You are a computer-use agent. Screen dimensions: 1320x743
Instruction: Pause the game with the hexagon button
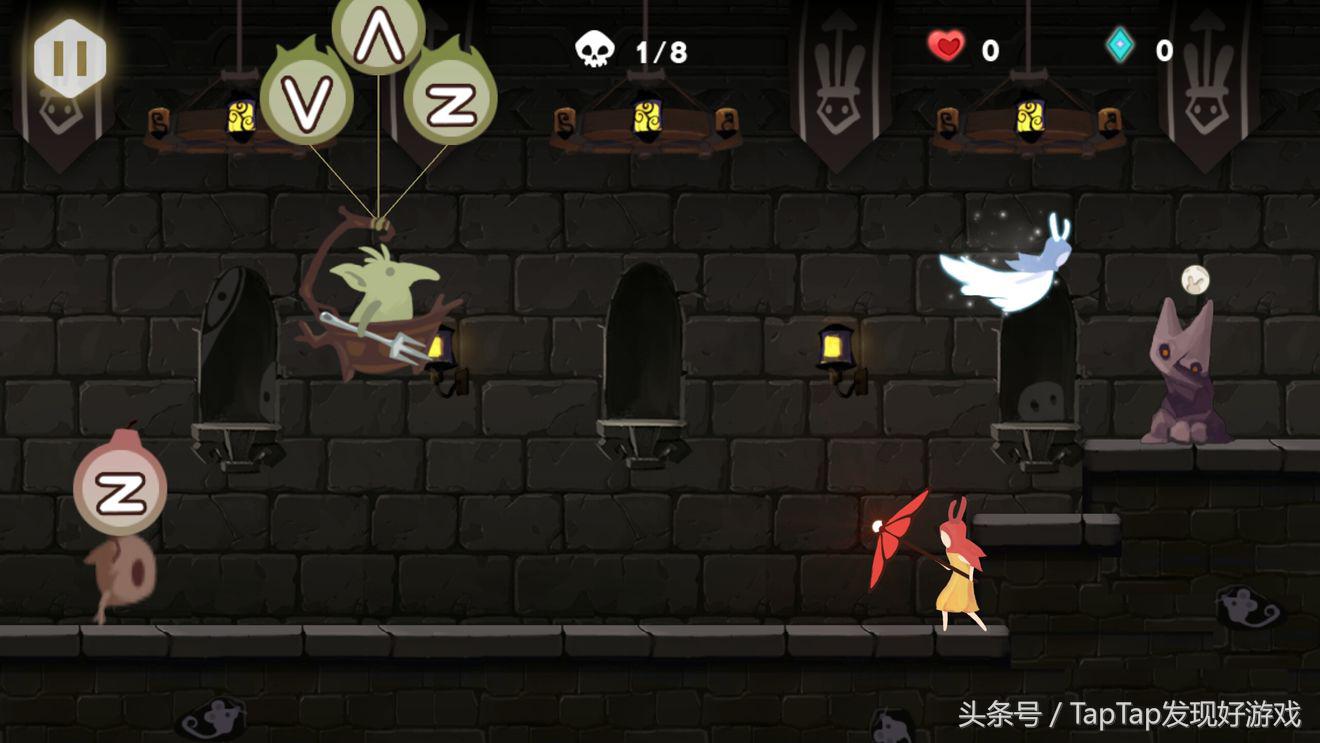click(x=69, y=58)
